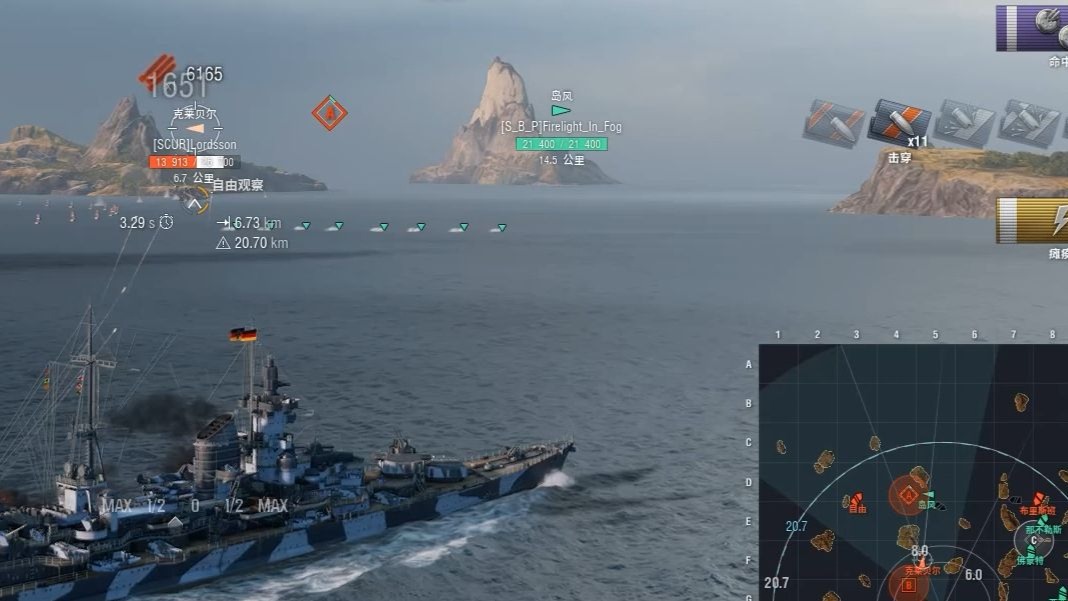Target enemy 克莱贝尔 Lordsson ship marker

pos(196,129)
